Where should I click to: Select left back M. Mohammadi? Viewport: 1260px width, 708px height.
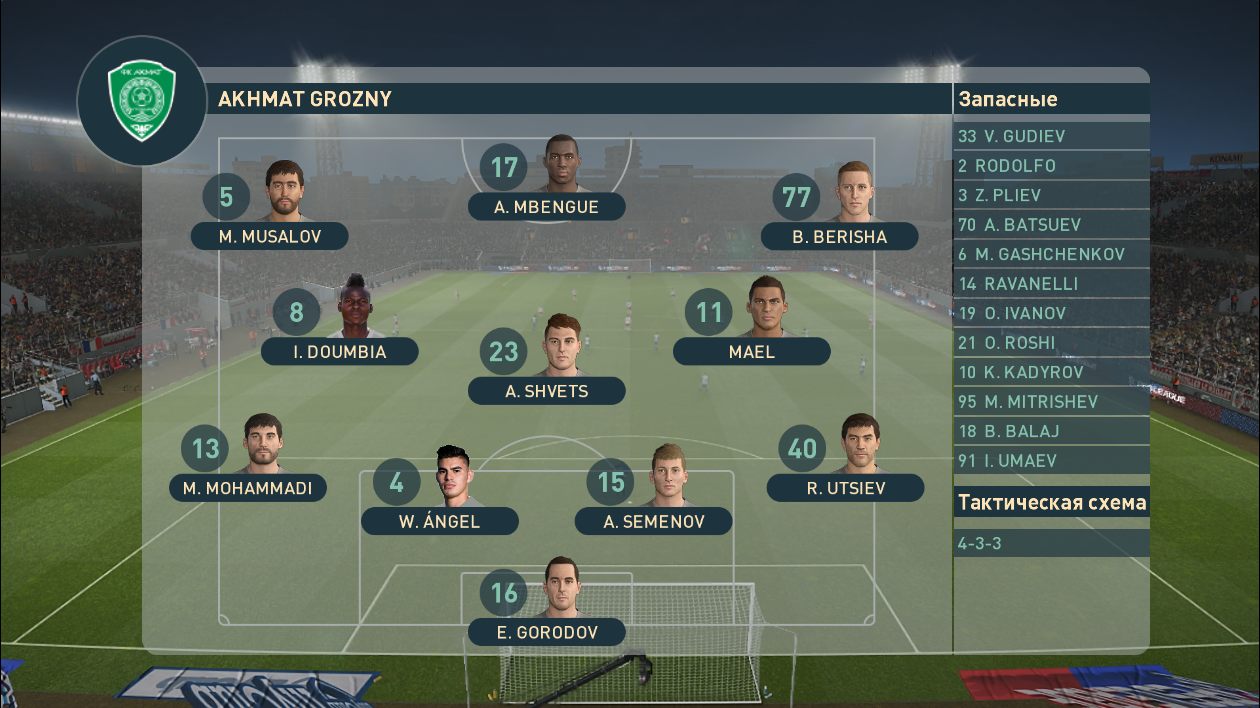pyautogui.click(x=247, y=488)
